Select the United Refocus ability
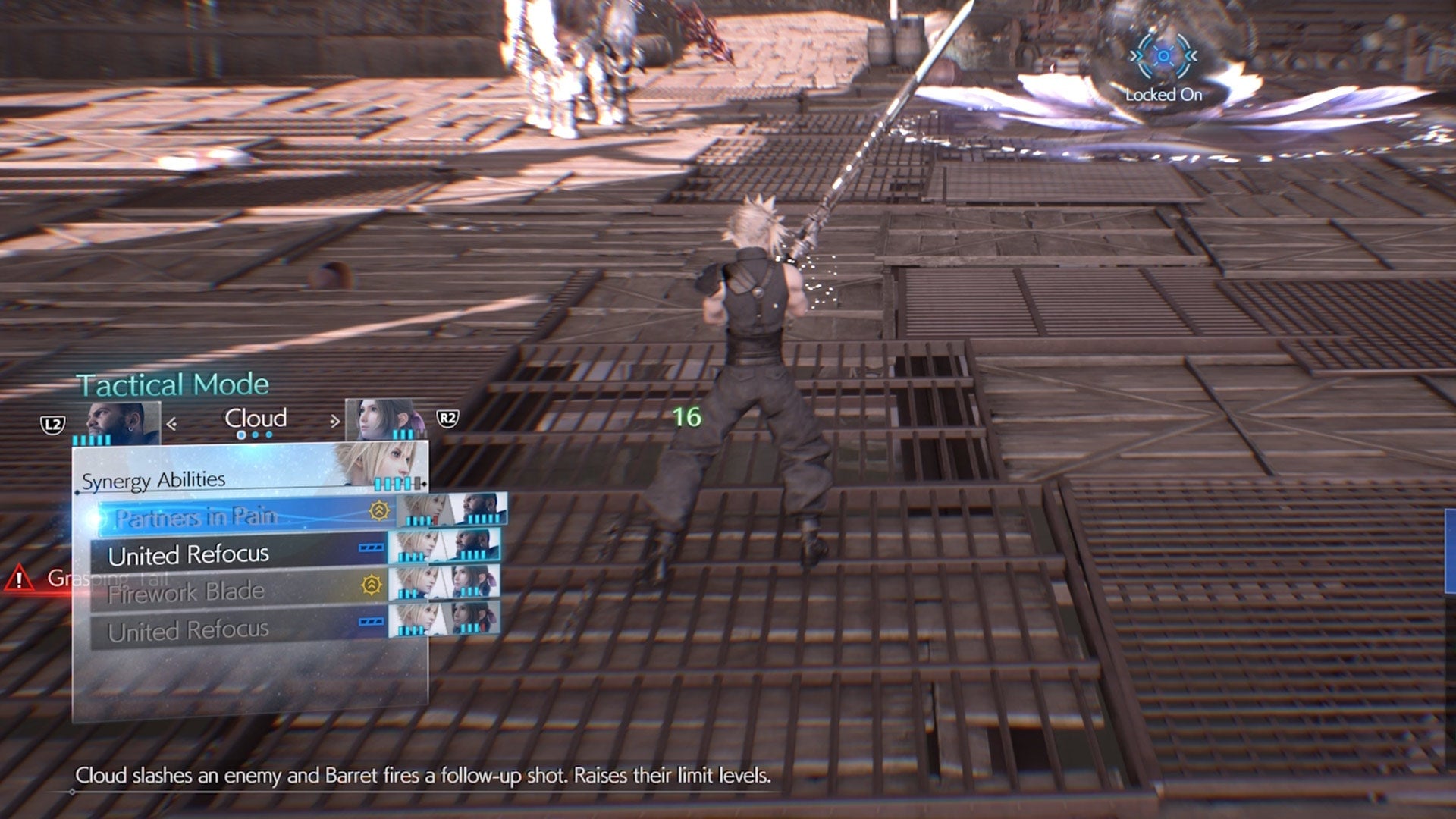Image resolution: width=1456 pixels, height=819 pixels. (190, 556)
